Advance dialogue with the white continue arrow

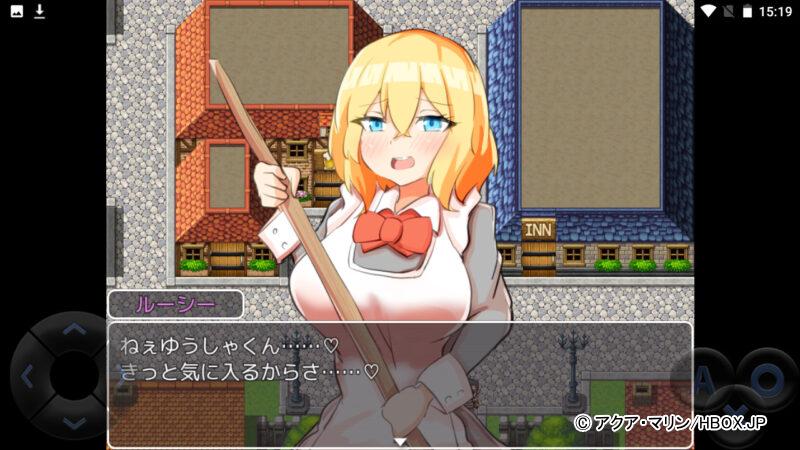tap(400, 440)
